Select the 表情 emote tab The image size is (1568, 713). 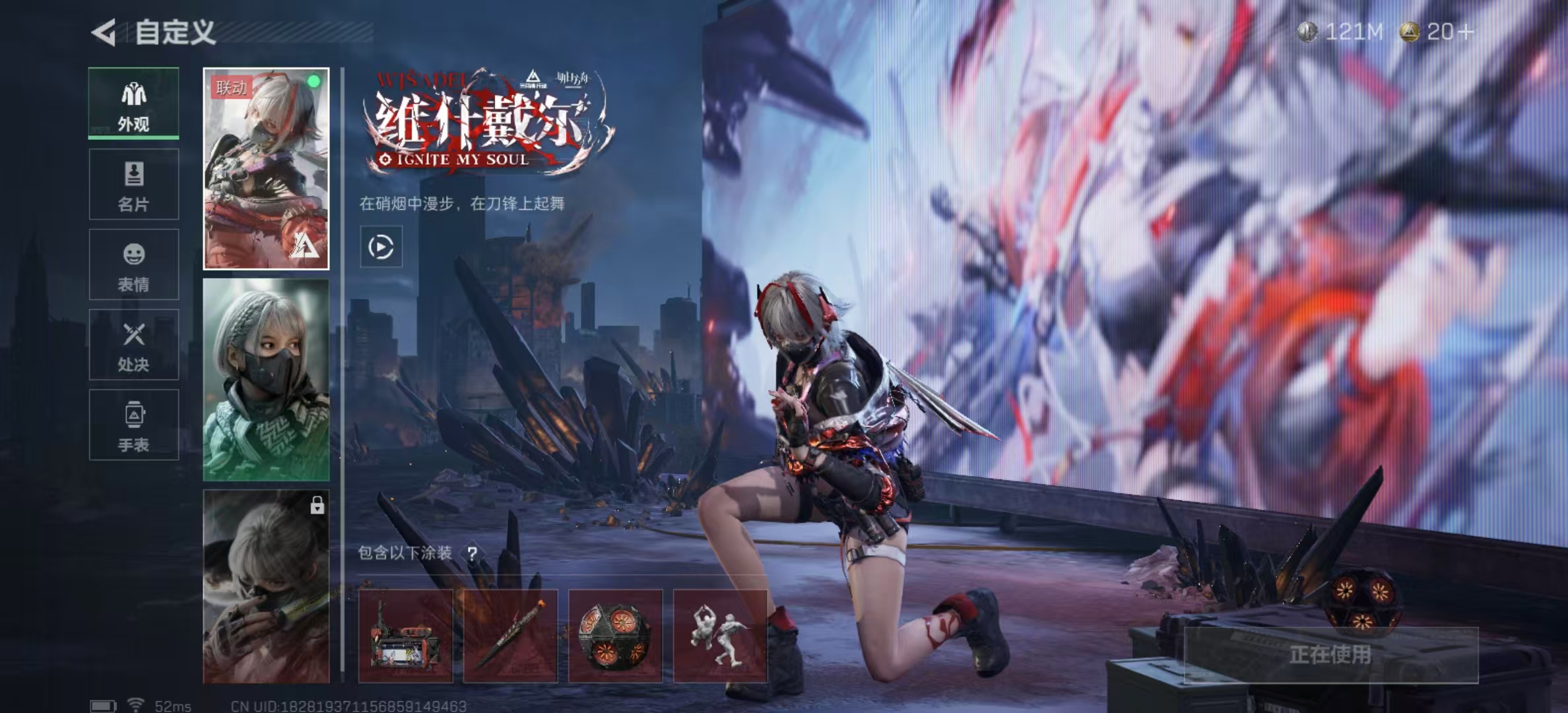[134, 265]
